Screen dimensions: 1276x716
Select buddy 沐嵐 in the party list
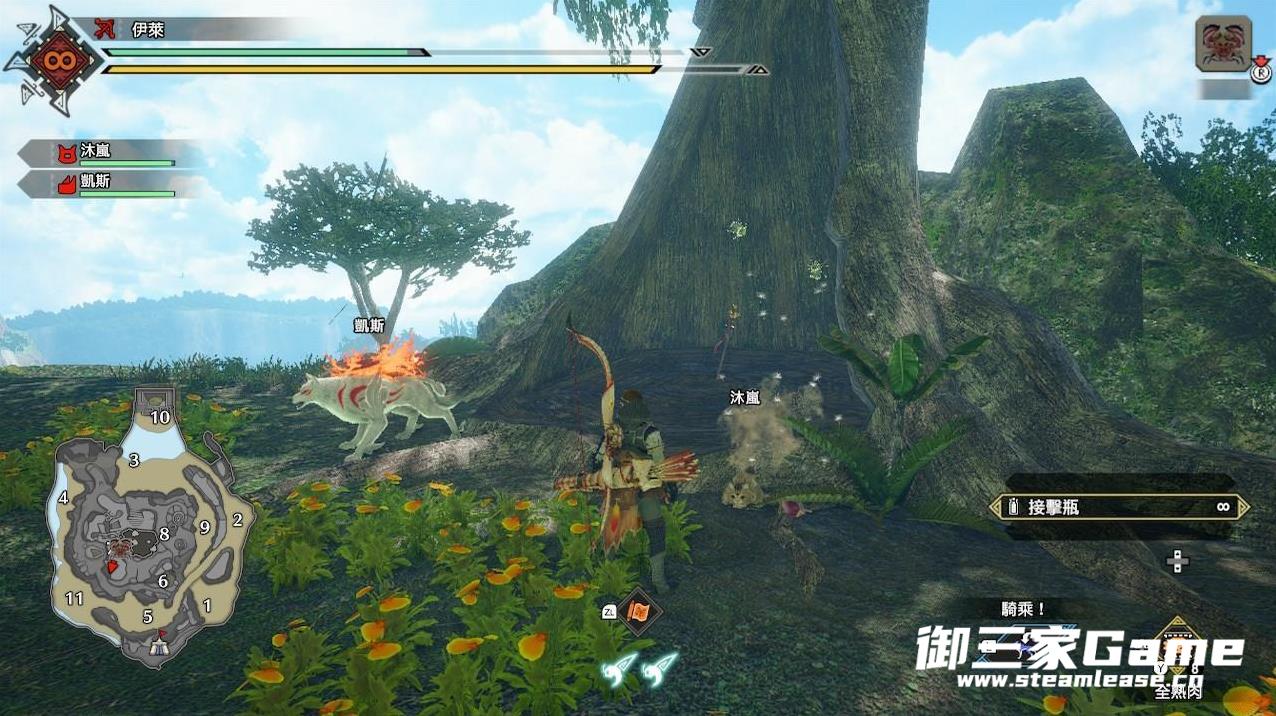click(x=112, y=153)
